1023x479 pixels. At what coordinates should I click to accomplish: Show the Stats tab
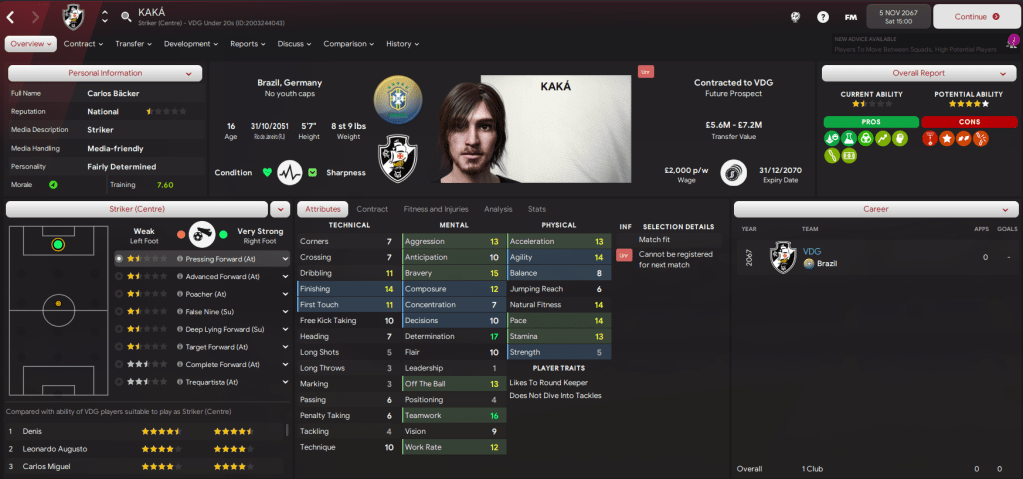(537, 209)
